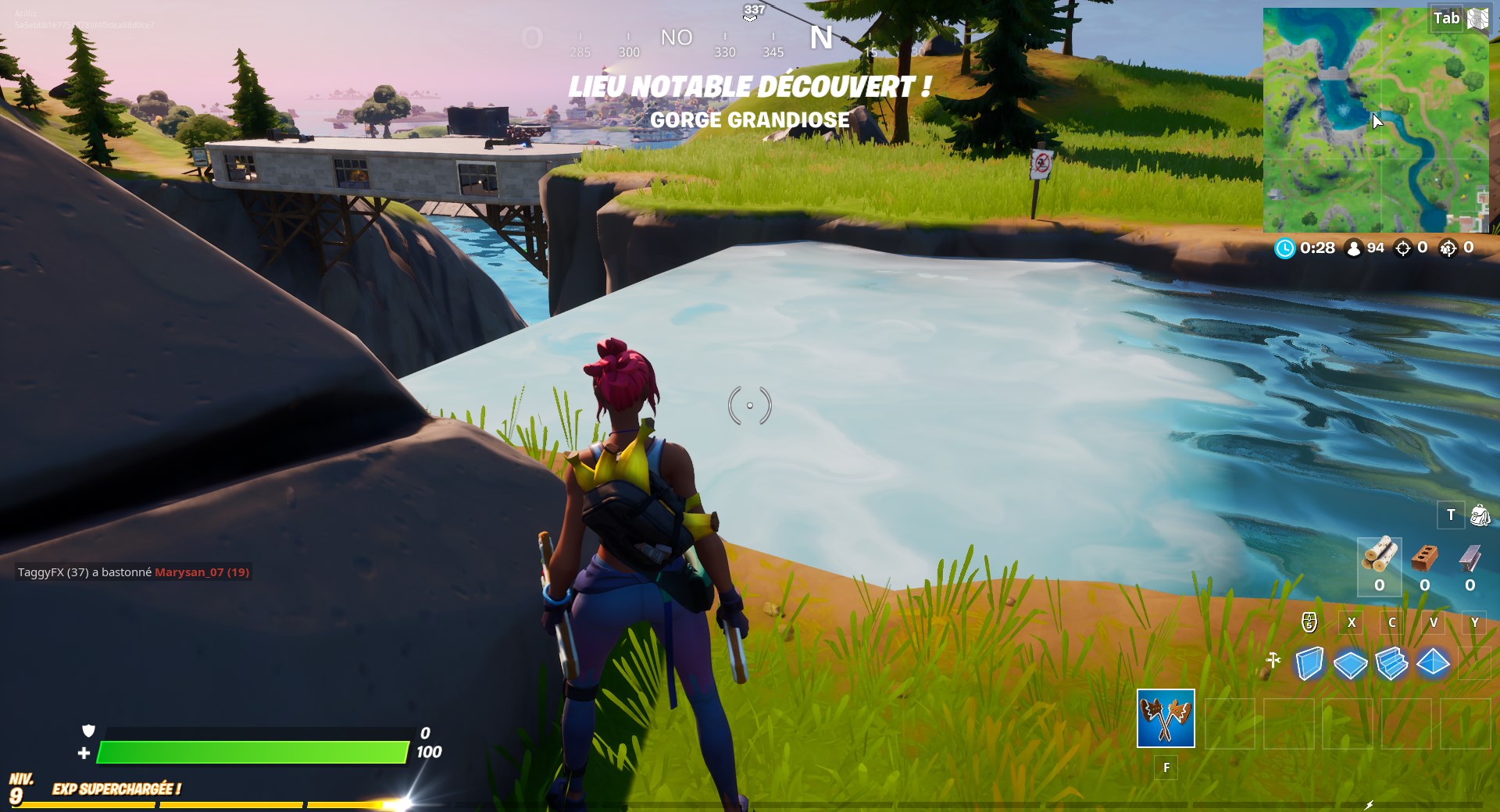Click the storm timer clock icon

coord(1286,249)
